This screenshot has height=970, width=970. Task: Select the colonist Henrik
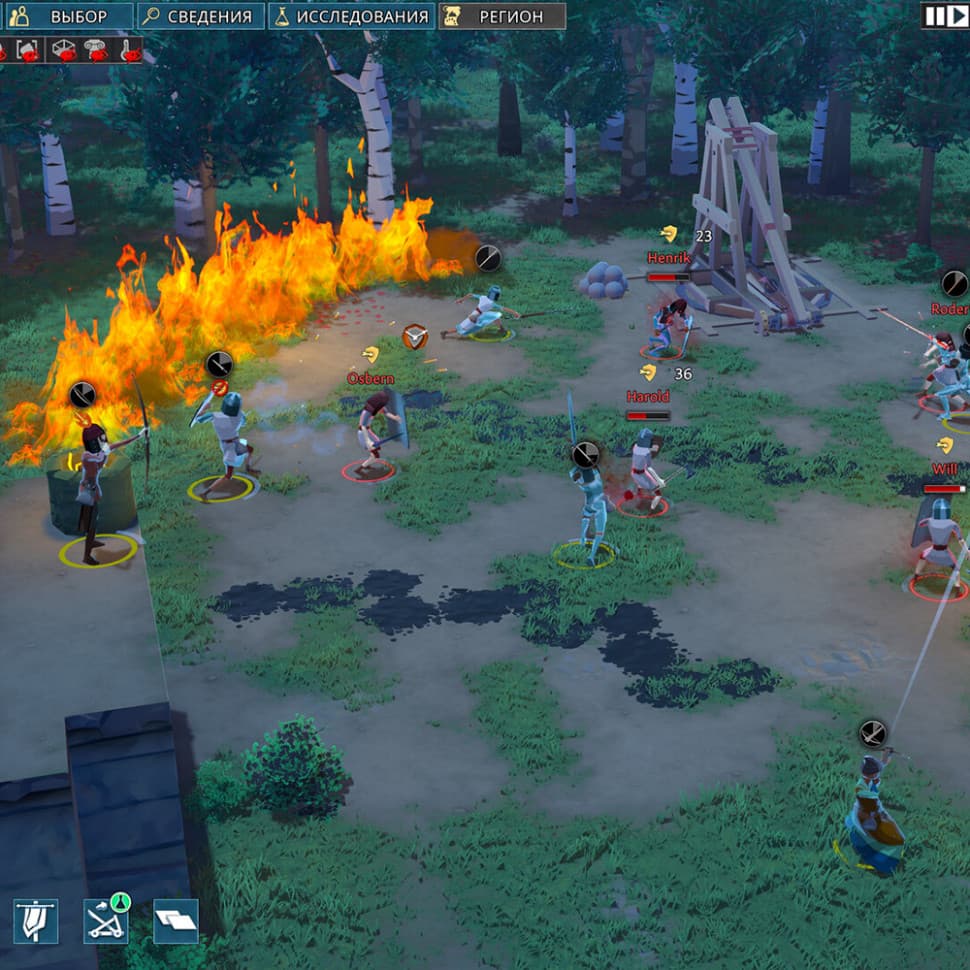[x=668, y=322]
